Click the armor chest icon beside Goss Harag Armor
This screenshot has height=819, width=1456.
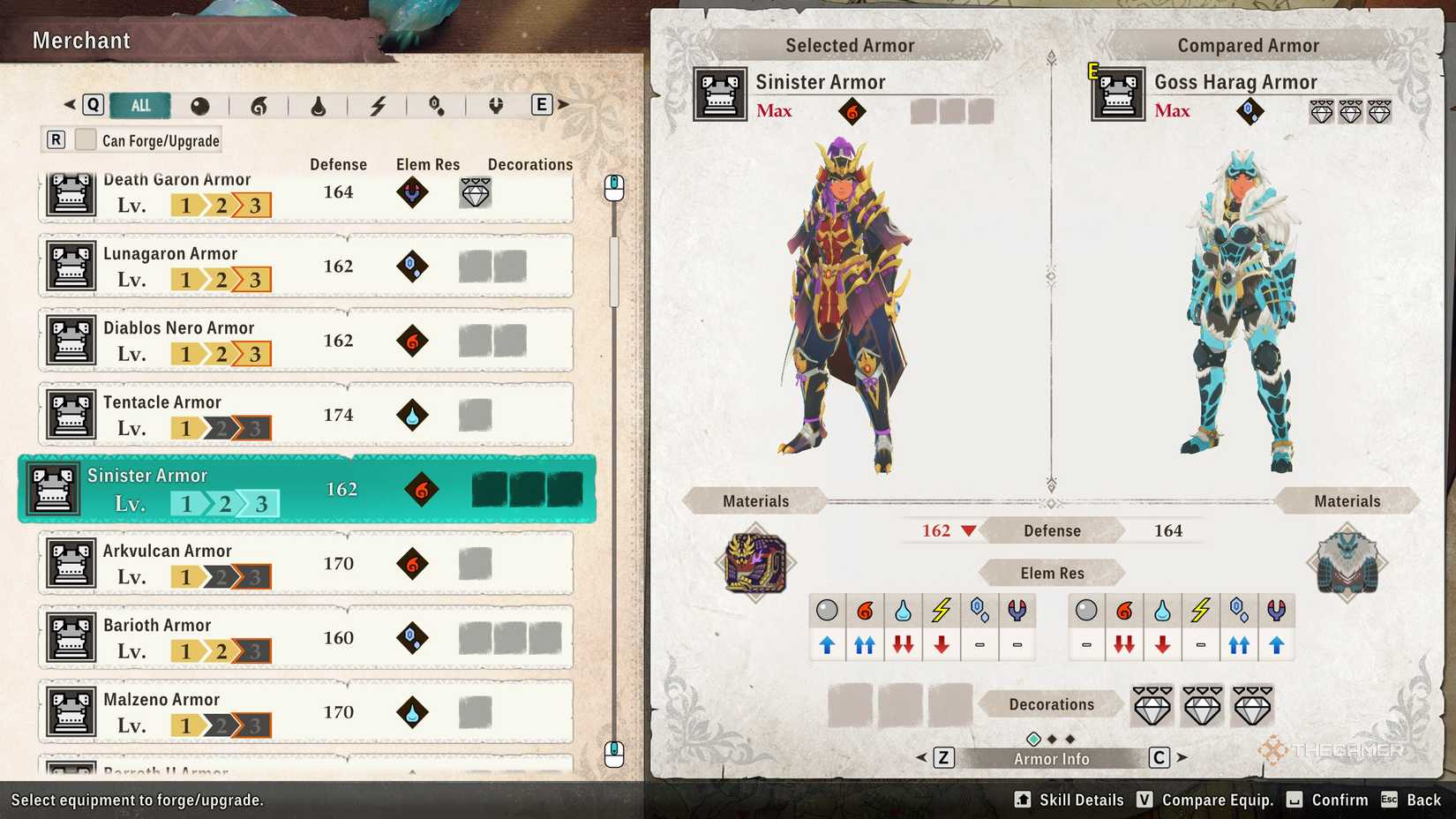[x=1117, y=94]
